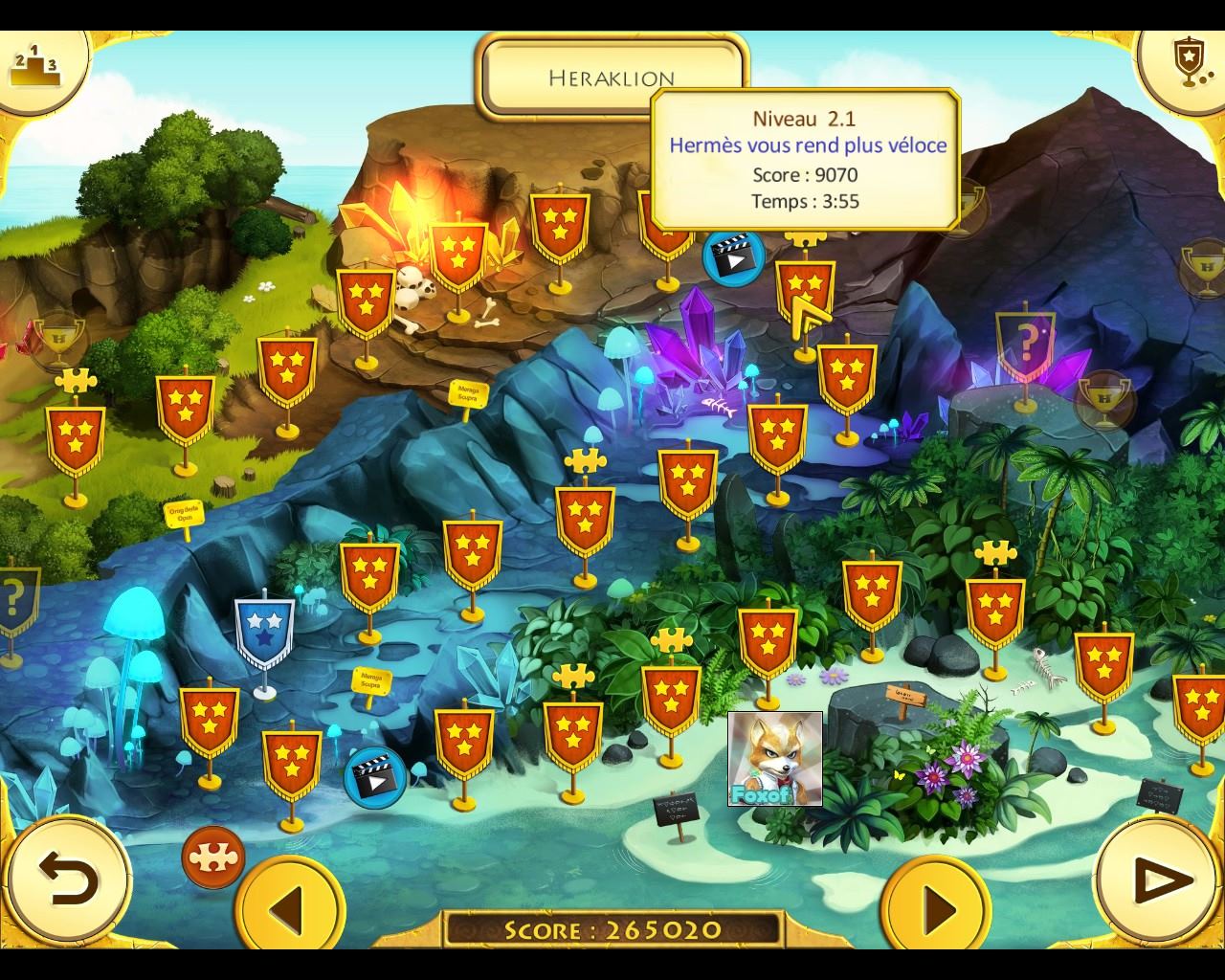The width and height of the screenshot is (1225, 980).
Task: Open the trophy achievements button
Action: pos(1187,61)
